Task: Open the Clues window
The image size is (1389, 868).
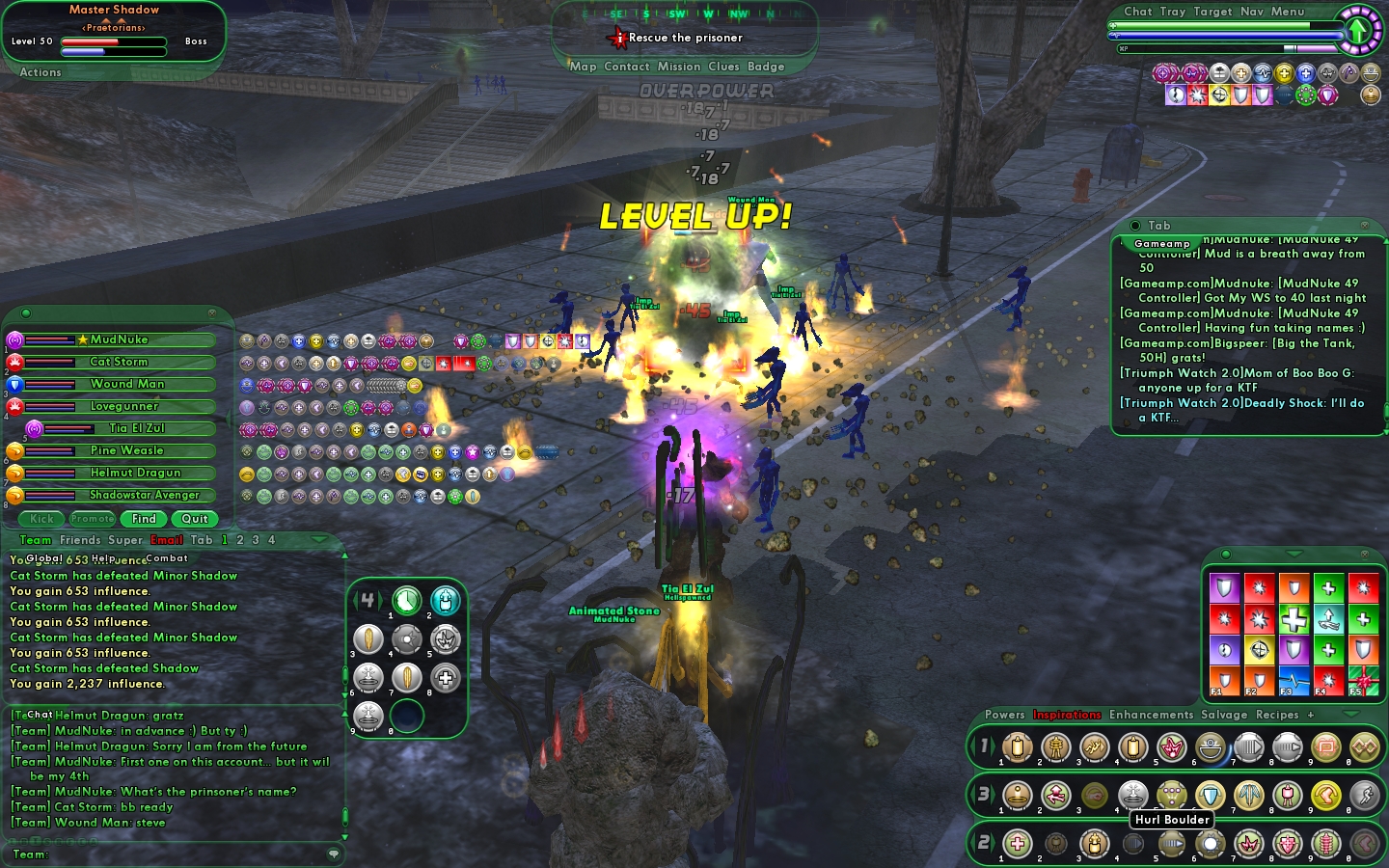Action: pos(723,67)
